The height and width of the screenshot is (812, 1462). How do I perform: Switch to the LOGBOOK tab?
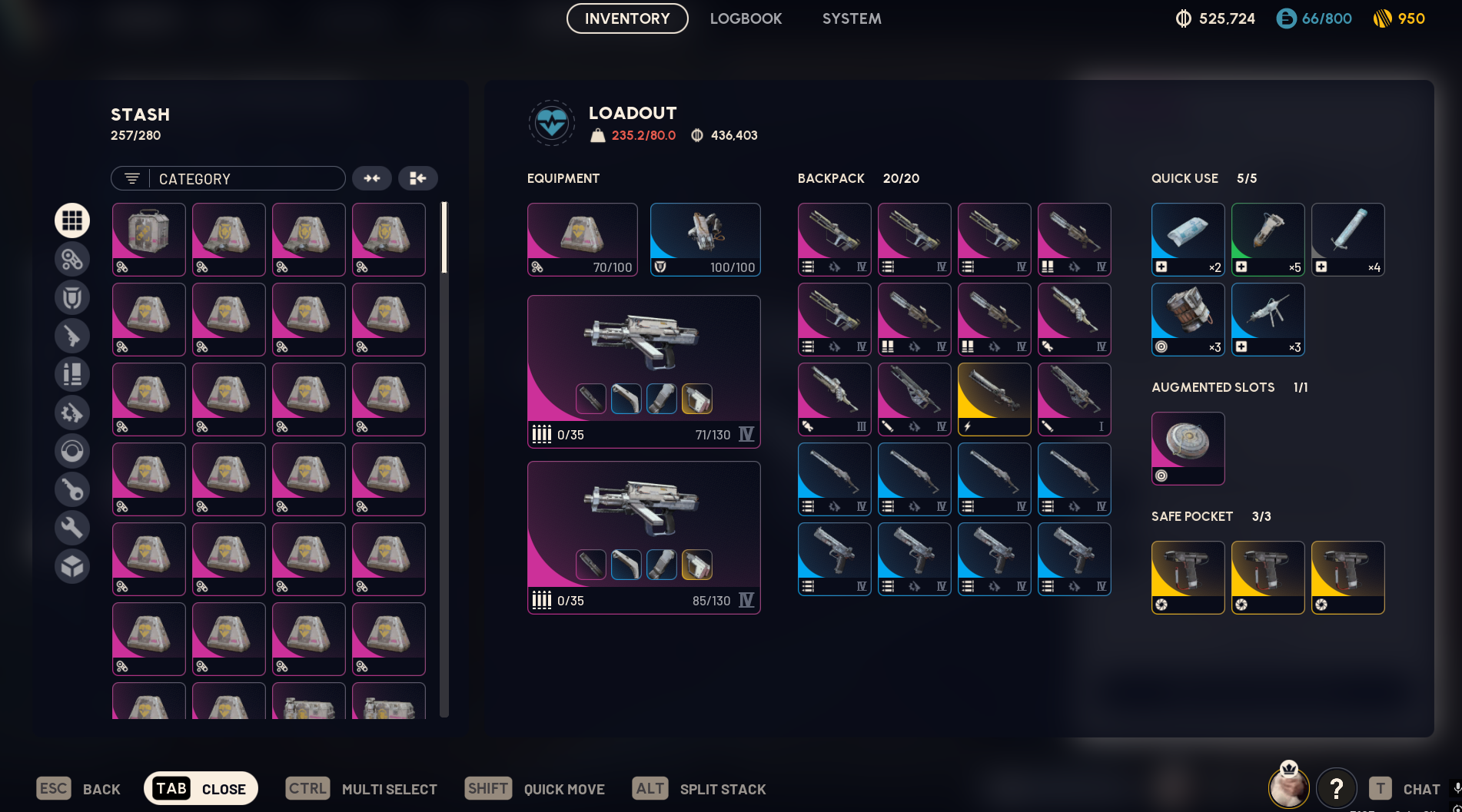pos(746,18)
